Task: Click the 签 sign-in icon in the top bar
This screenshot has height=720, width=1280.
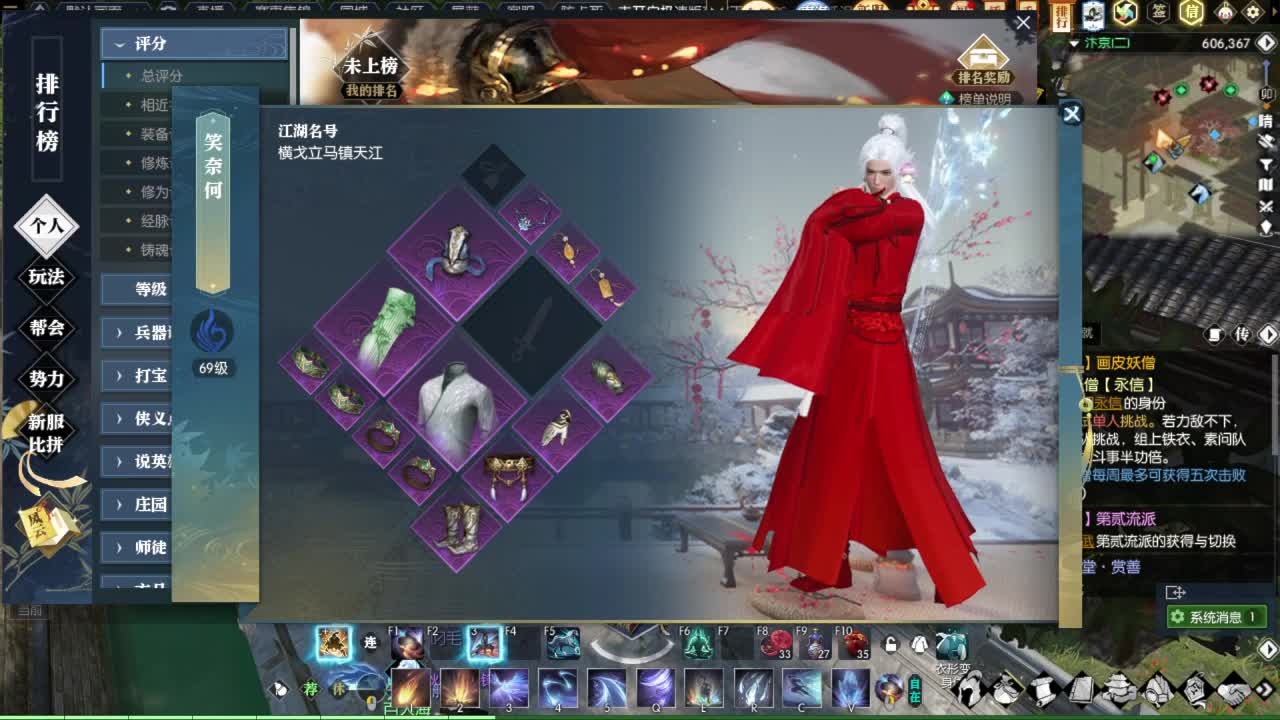Action: [1159, 11]
